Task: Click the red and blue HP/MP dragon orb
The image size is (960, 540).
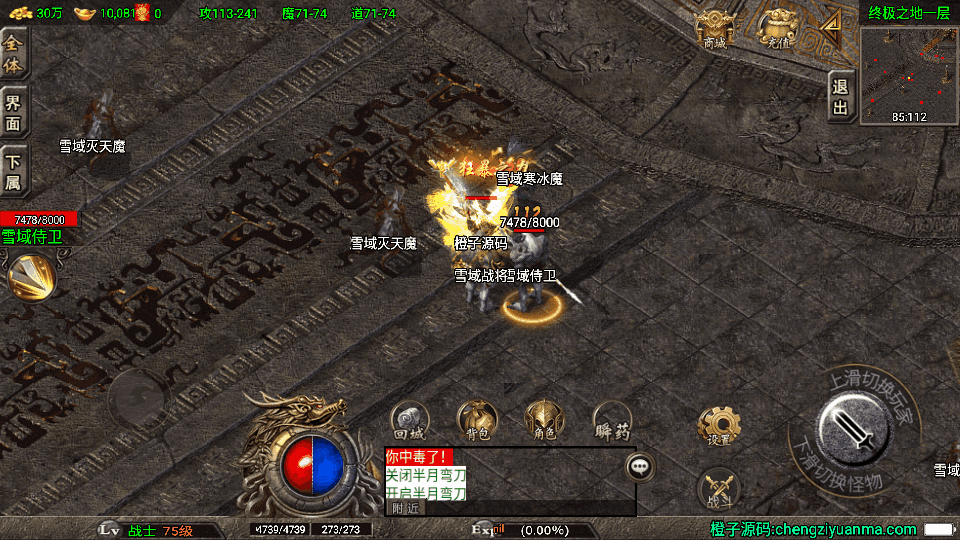Action: (312, 461)
